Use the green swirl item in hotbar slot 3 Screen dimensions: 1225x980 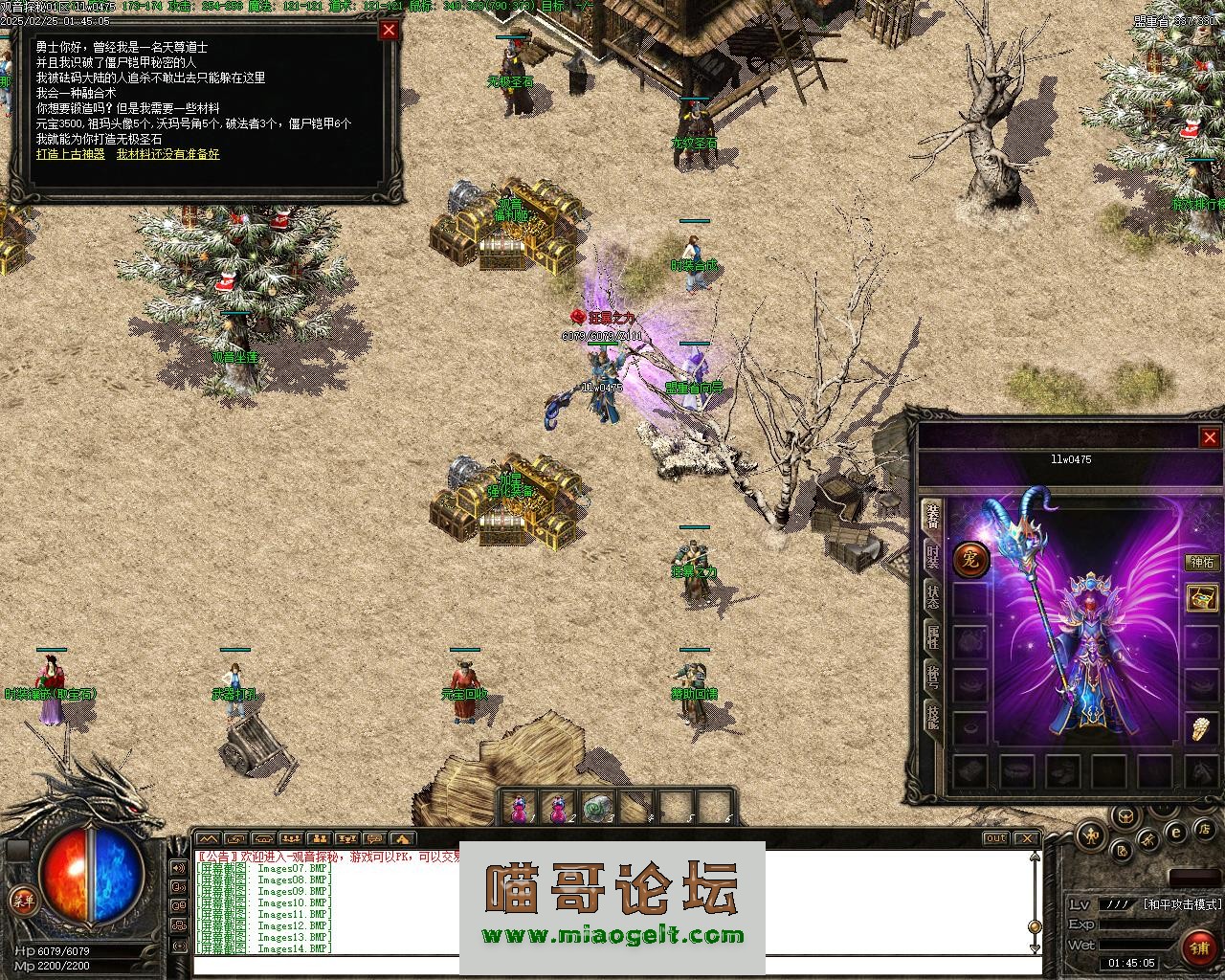[597, 809]
